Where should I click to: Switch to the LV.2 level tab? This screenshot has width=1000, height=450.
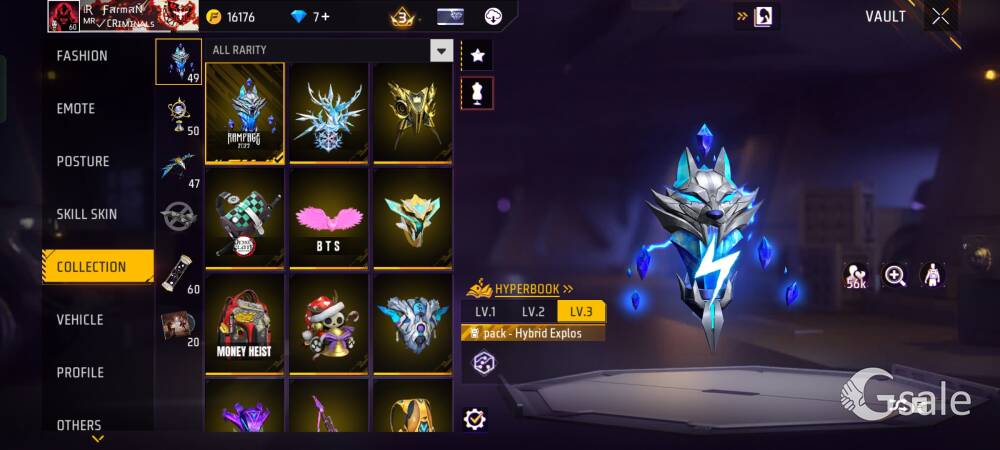[x=533, y=312]
